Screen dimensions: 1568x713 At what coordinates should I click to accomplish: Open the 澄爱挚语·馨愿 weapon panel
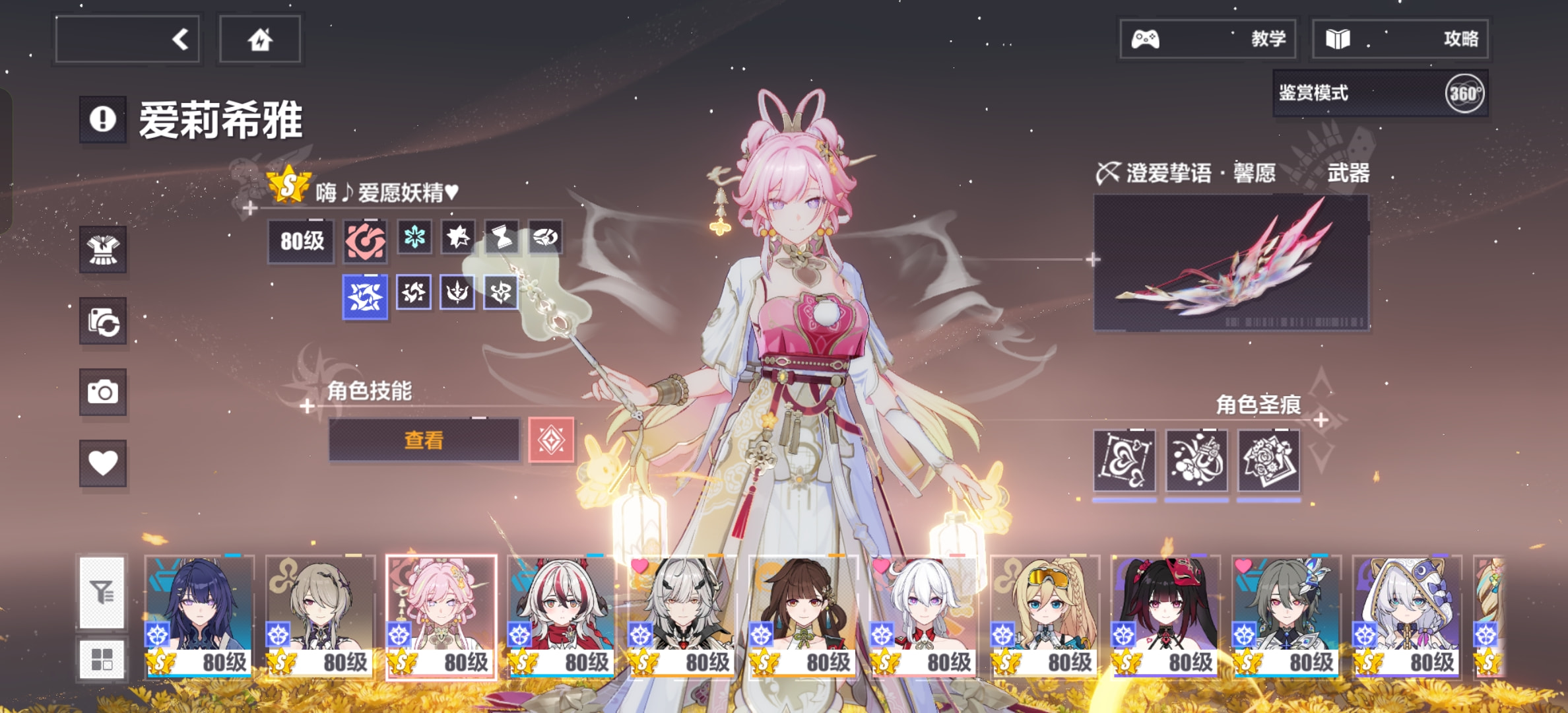coord(1231,263)
